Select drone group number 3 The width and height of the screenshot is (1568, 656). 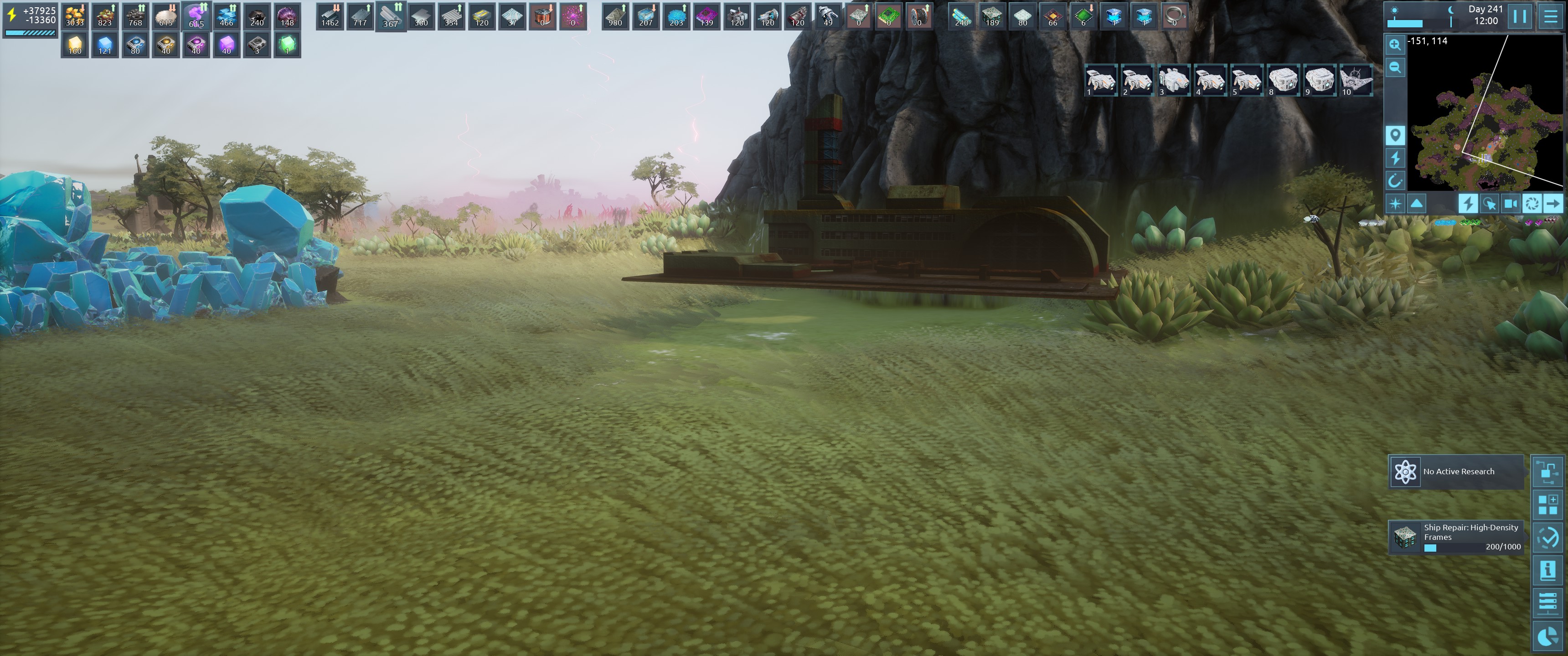[x=1173, y=80]
